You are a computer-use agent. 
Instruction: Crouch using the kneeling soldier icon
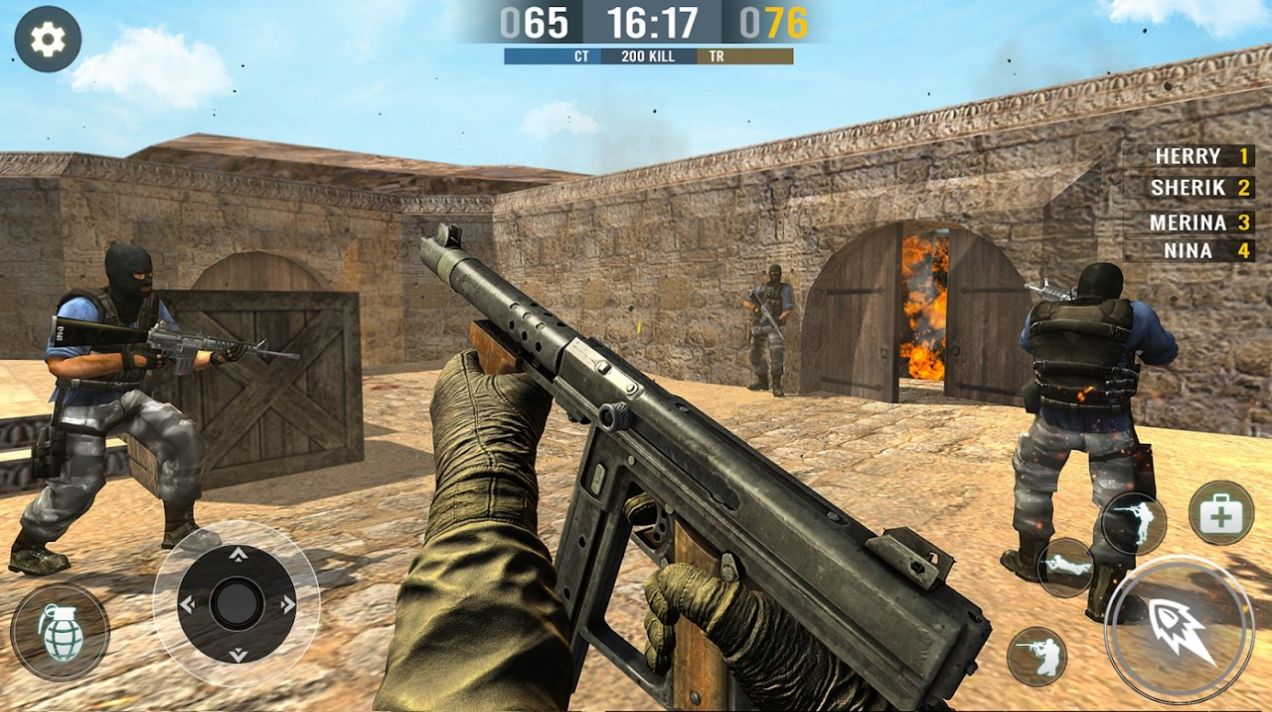coord(1036,656)
